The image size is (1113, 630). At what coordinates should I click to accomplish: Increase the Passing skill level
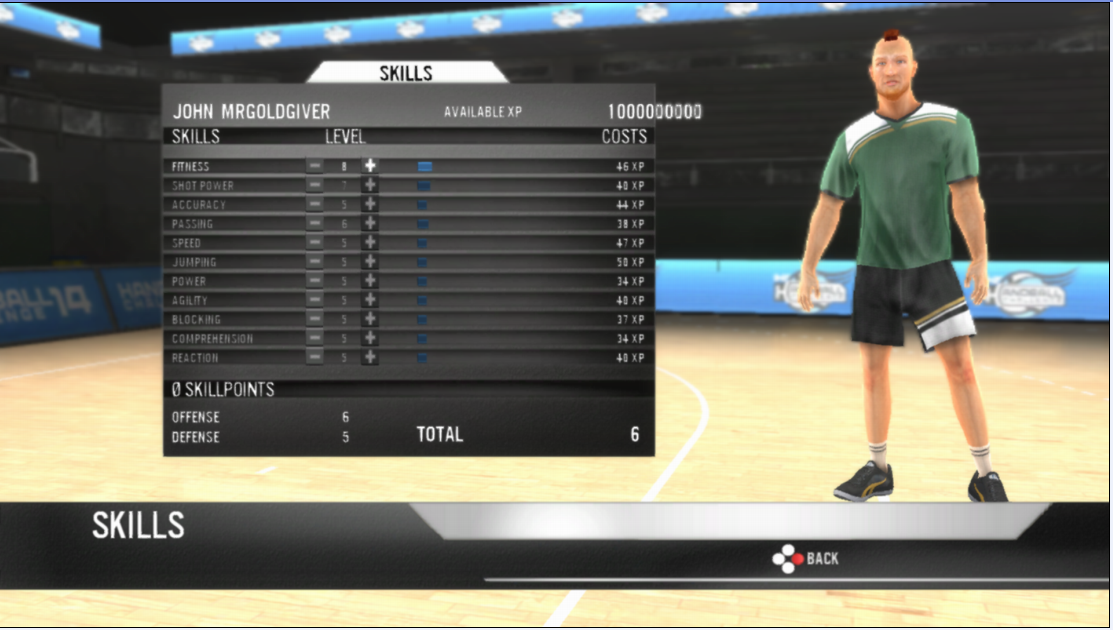point(370,223)
